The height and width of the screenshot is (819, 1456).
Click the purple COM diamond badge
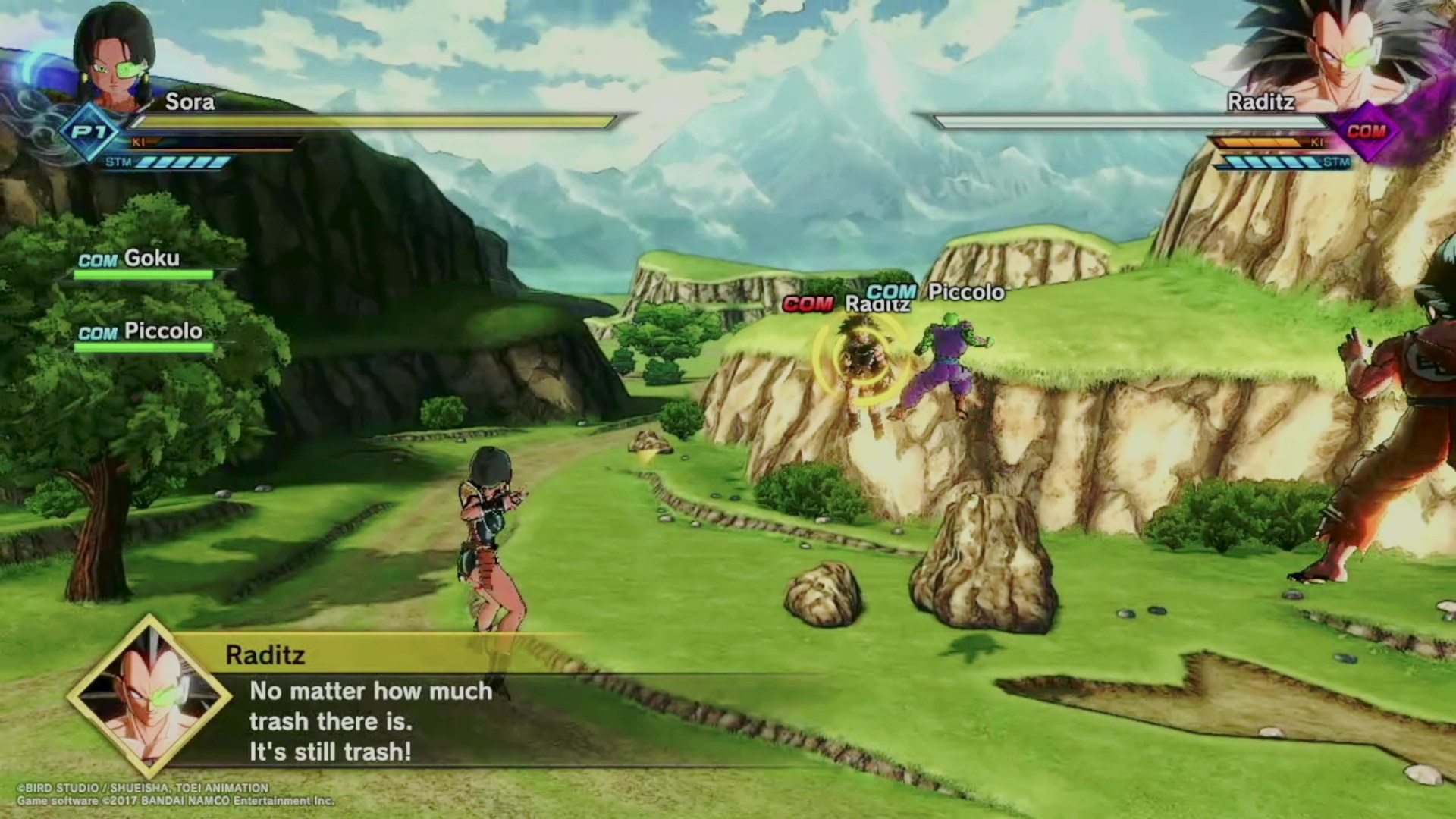click(1366, 132)
